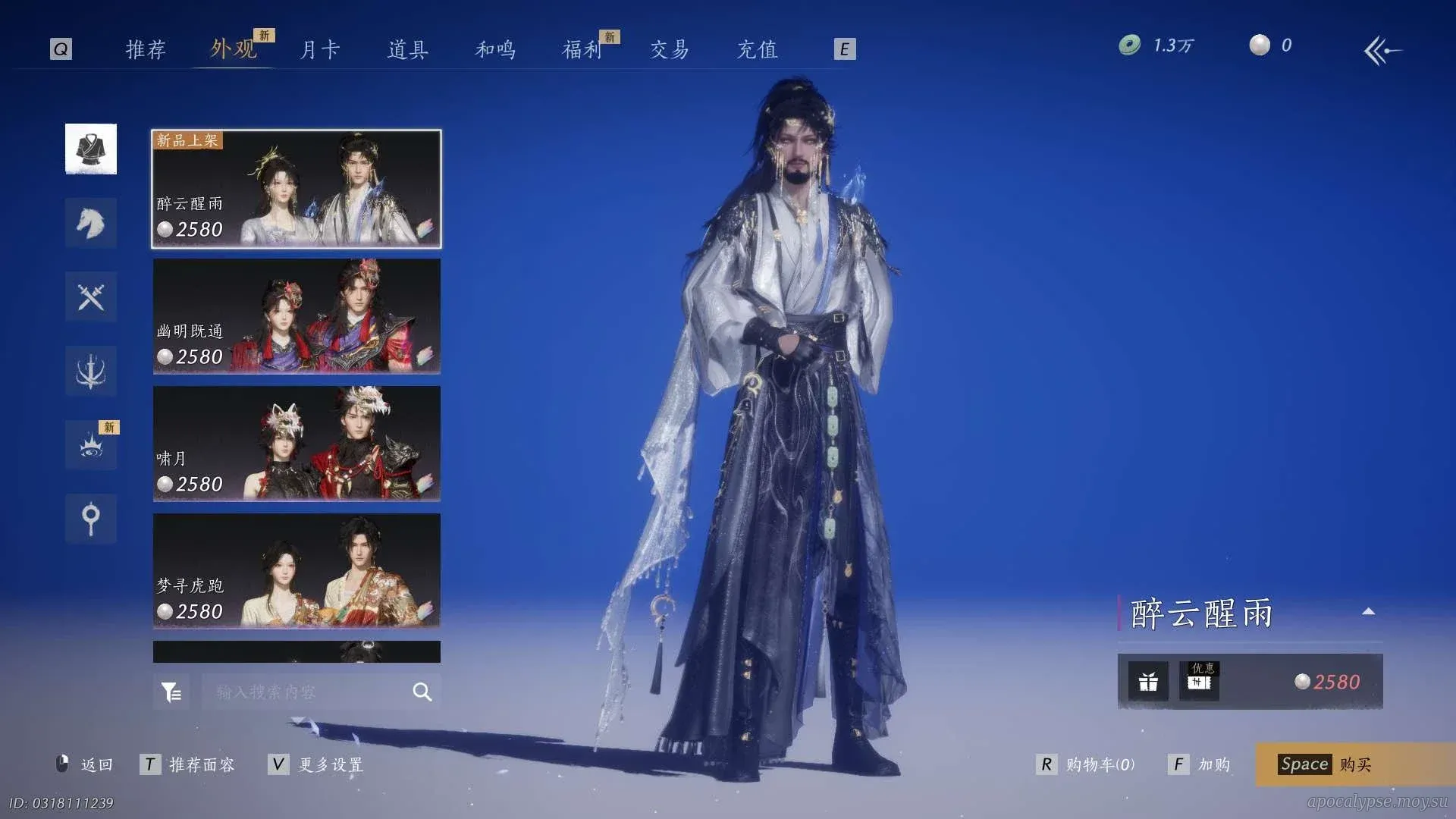Screen dimensions: 1456x819
Task: Click the search text input field
Action: tap(307, 692)
